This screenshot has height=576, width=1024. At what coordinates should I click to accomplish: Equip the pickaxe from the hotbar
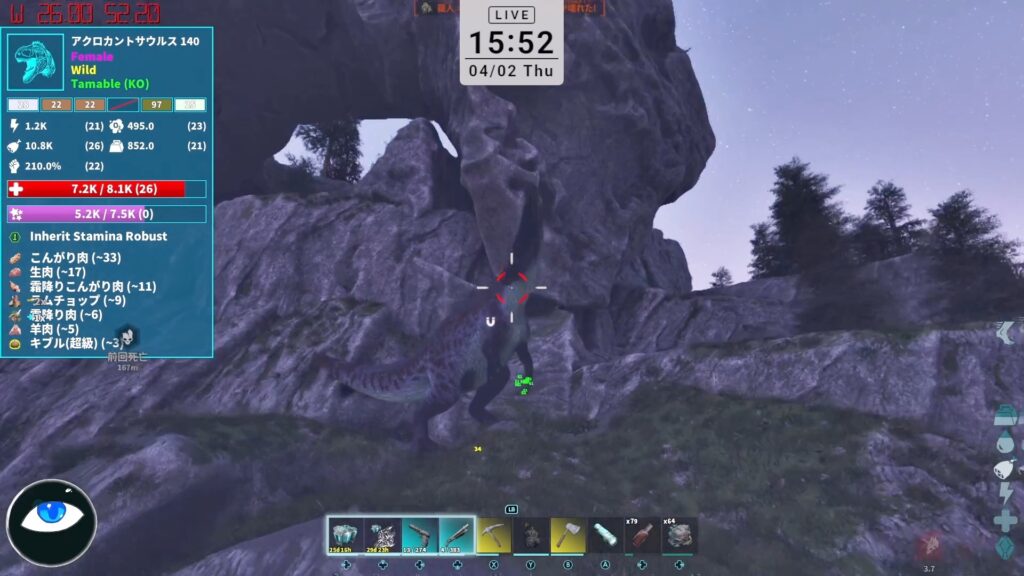click(494, 535)
